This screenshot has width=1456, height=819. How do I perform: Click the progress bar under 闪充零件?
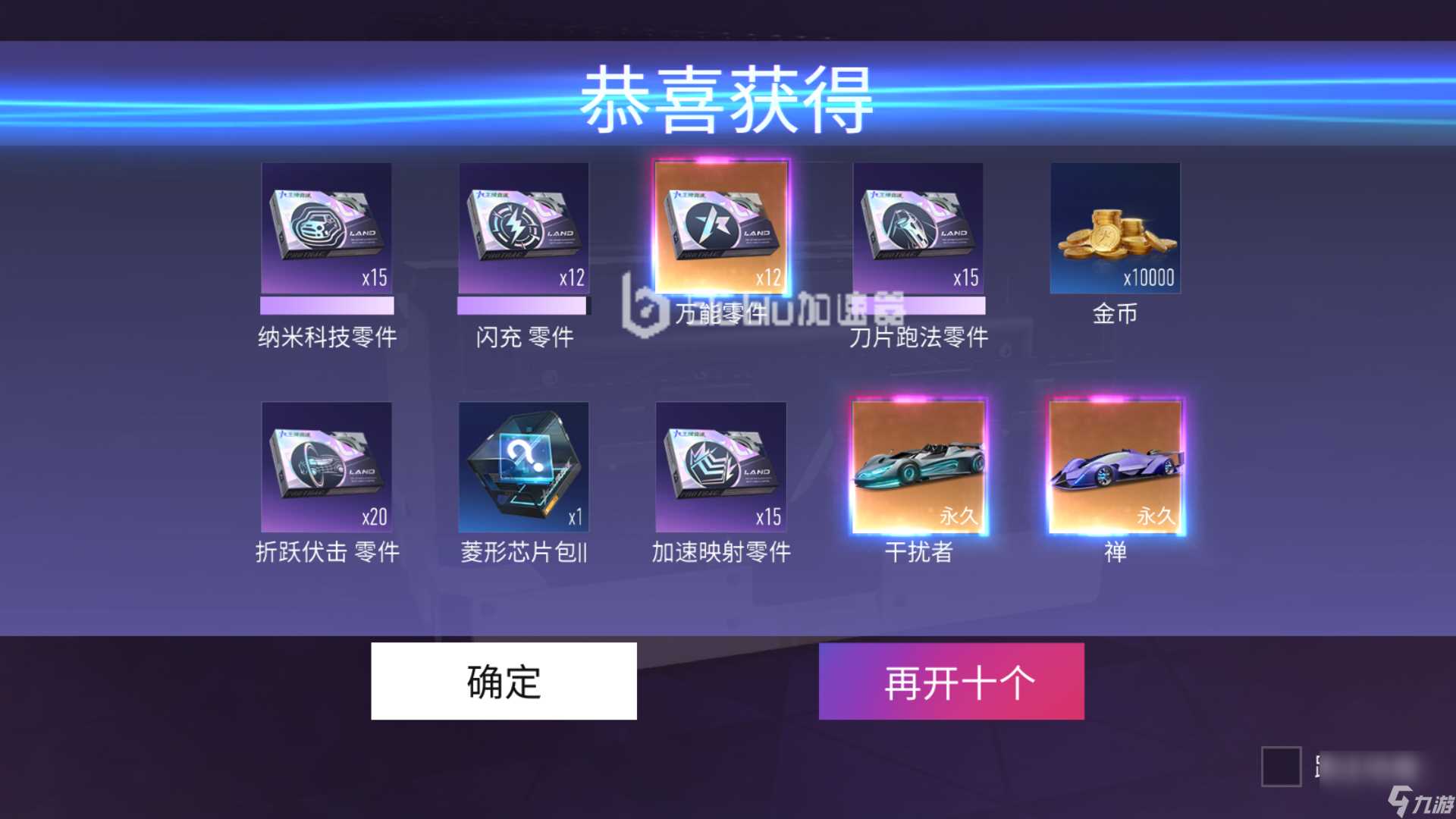tap(523, 306)
